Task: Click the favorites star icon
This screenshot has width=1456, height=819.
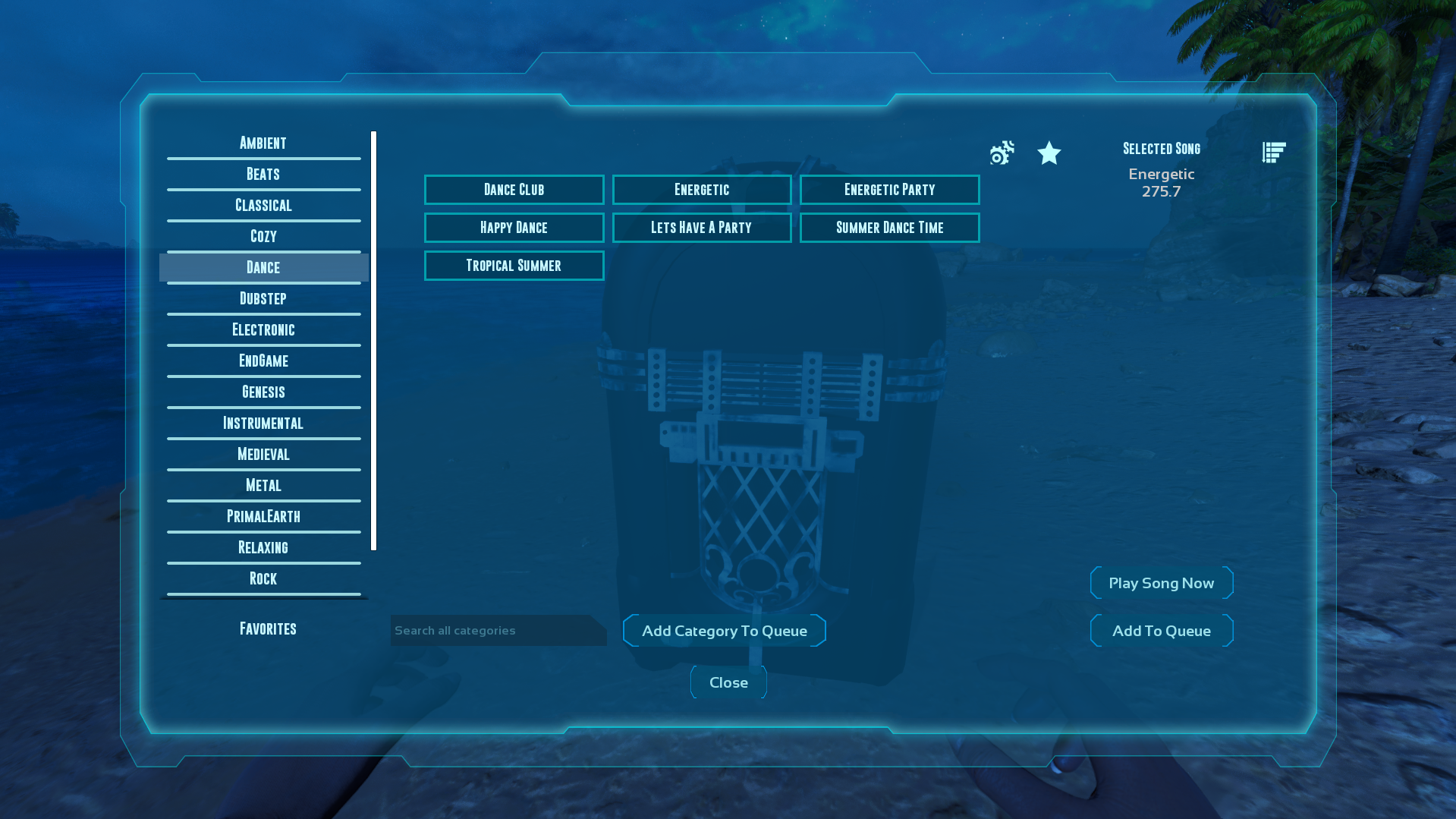Action: 1049,153
